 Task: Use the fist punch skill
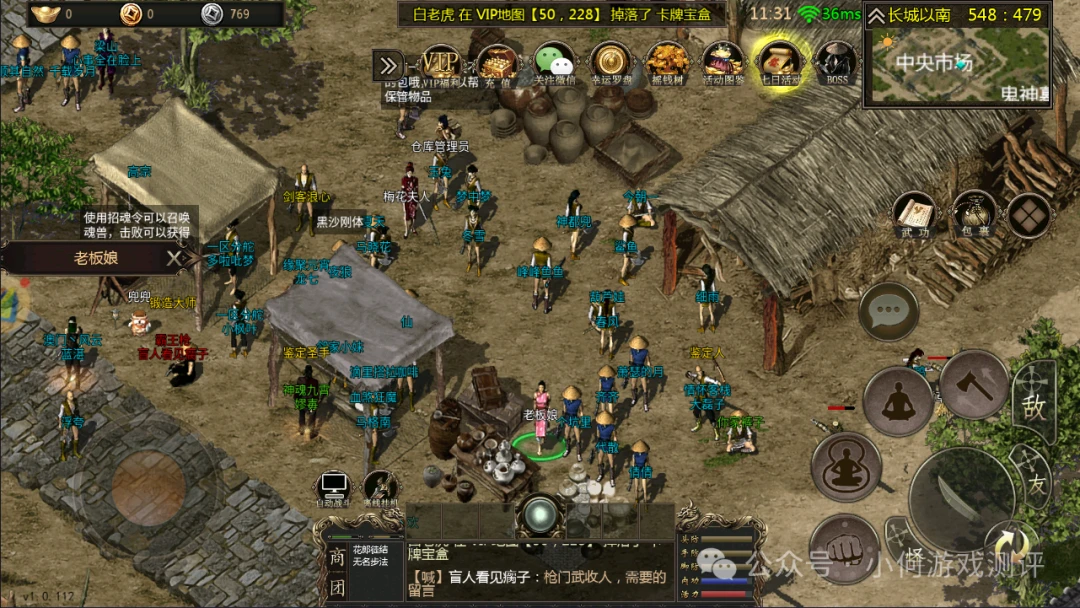843,548
